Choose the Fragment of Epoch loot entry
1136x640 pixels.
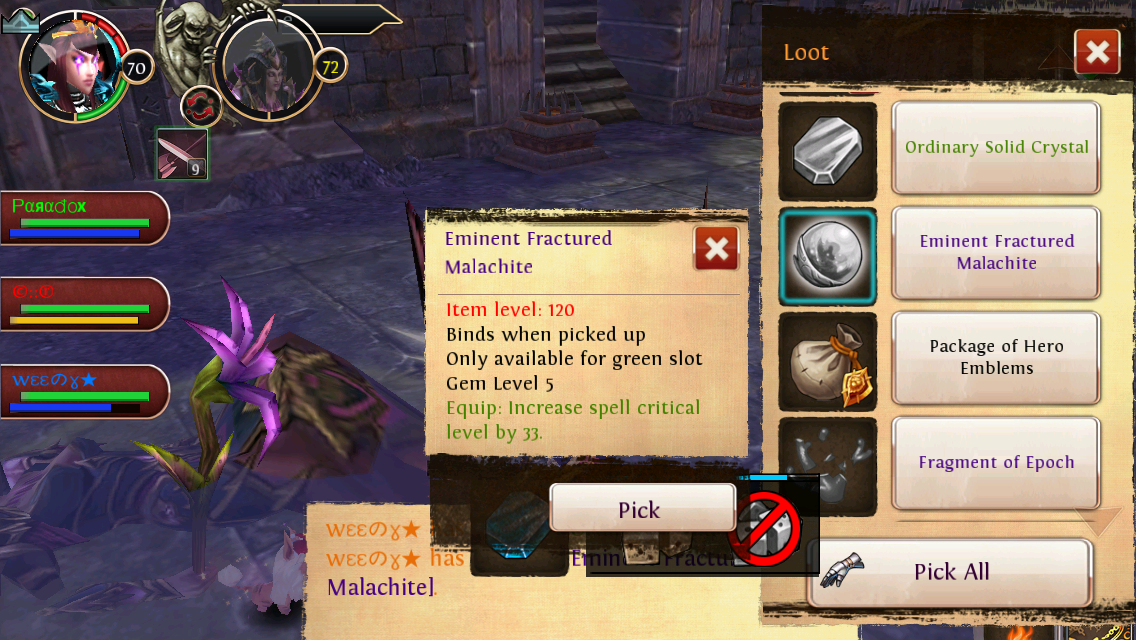point(996,462)
